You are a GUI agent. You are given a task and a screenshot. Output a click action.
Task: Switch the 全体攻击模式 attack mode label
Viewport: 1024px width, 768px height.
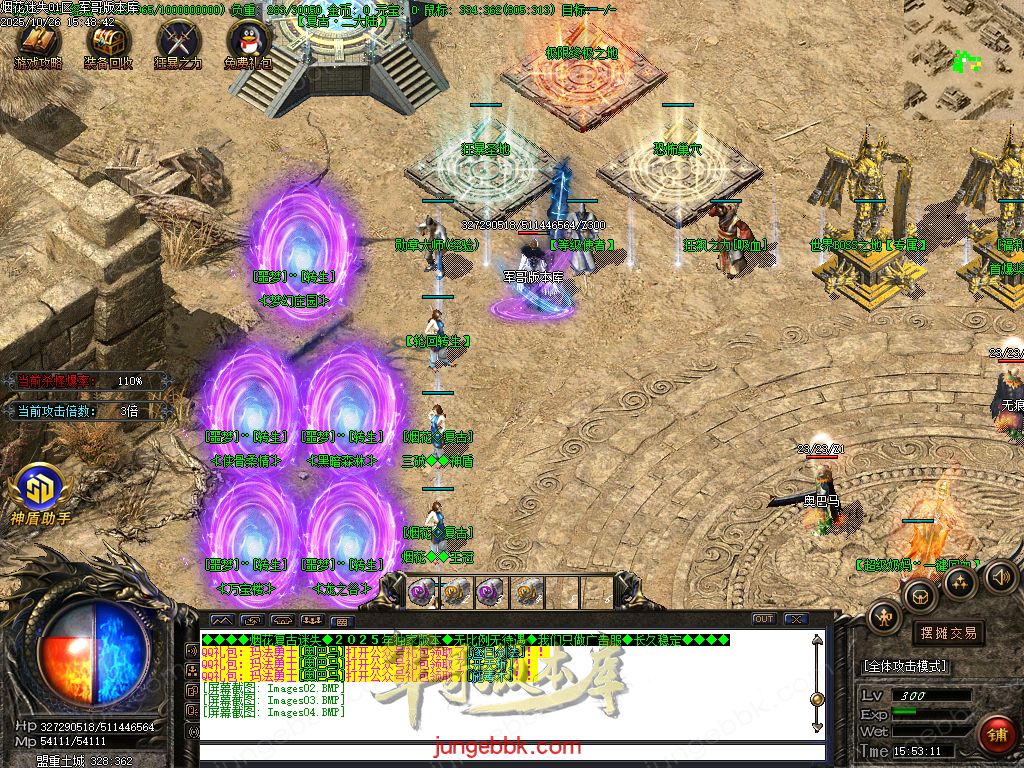pos(905,666)
